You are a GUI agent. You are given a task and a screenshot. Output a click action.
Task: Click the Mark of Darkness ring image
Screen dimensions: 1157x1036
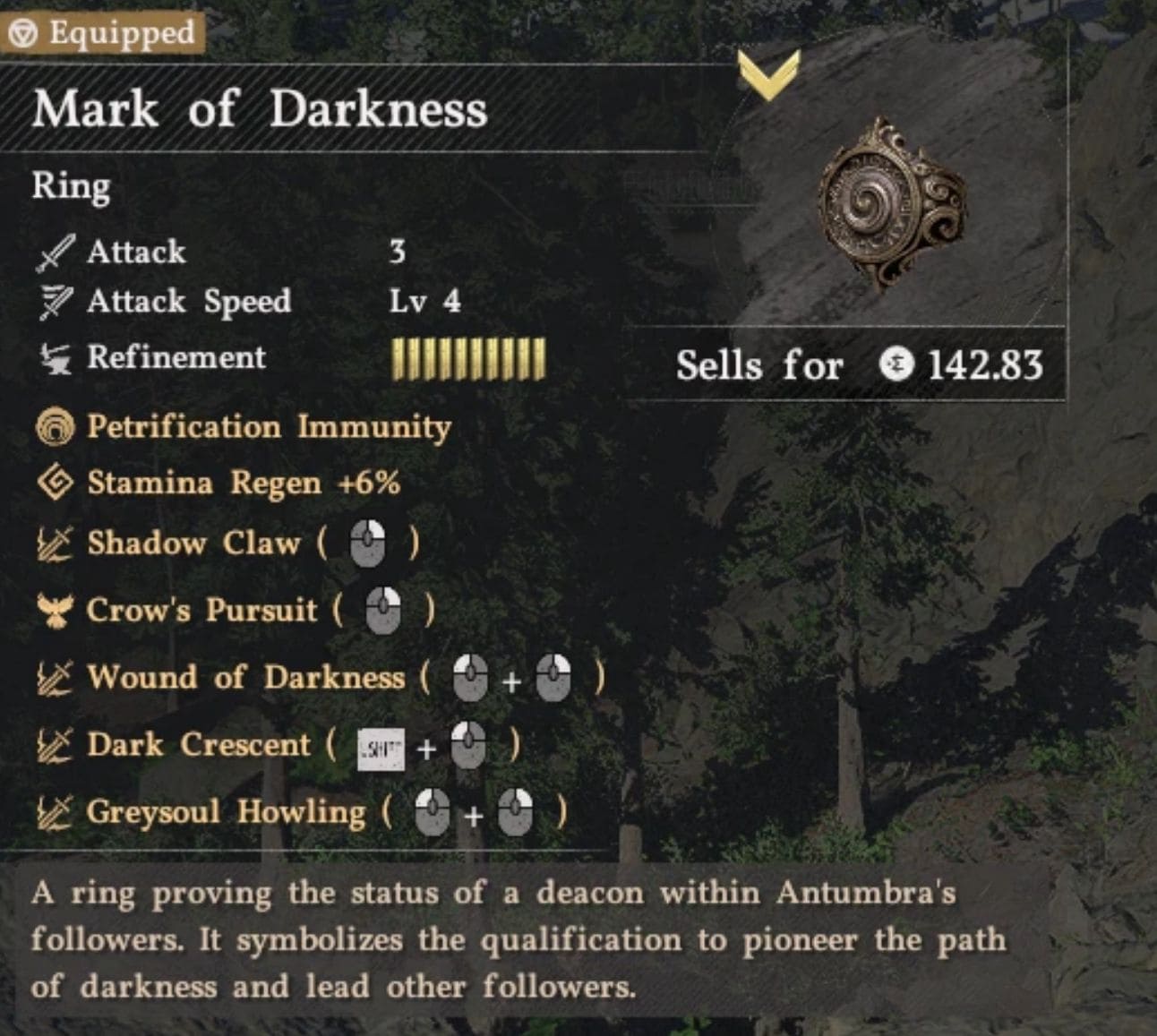tap(892, 206)
